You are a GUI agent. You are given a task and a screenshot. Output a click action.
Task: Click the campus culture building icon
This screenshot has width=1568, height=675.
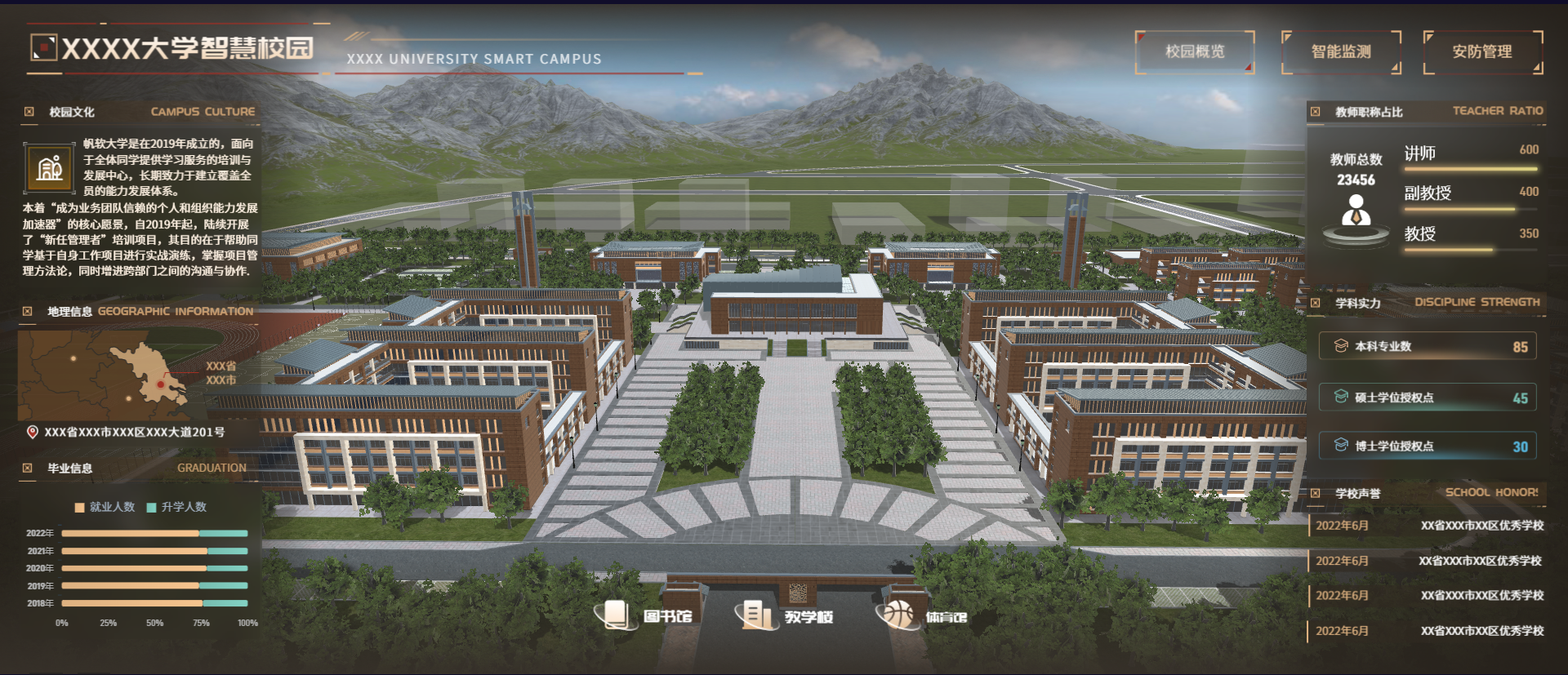(50, 167)
